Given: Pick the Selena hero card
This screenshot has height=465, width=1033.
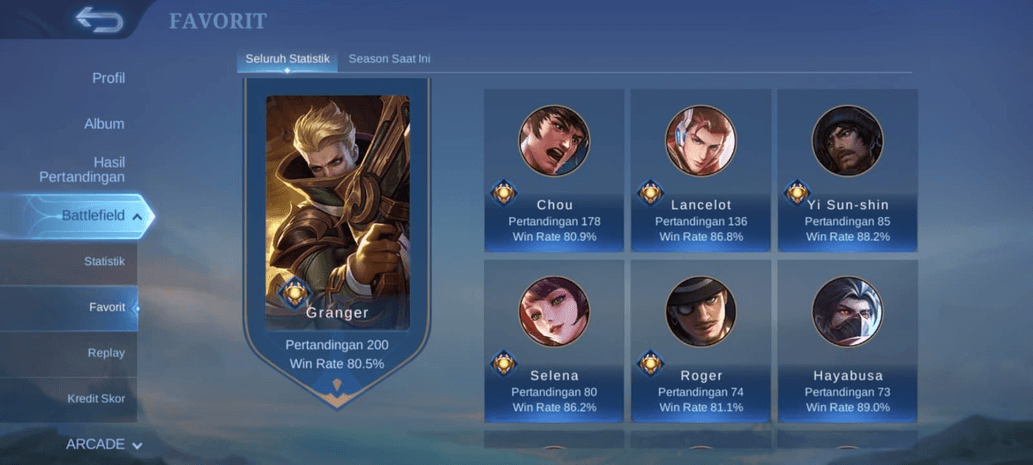Looking at the screenshot, I should click(x=554, y=341).
